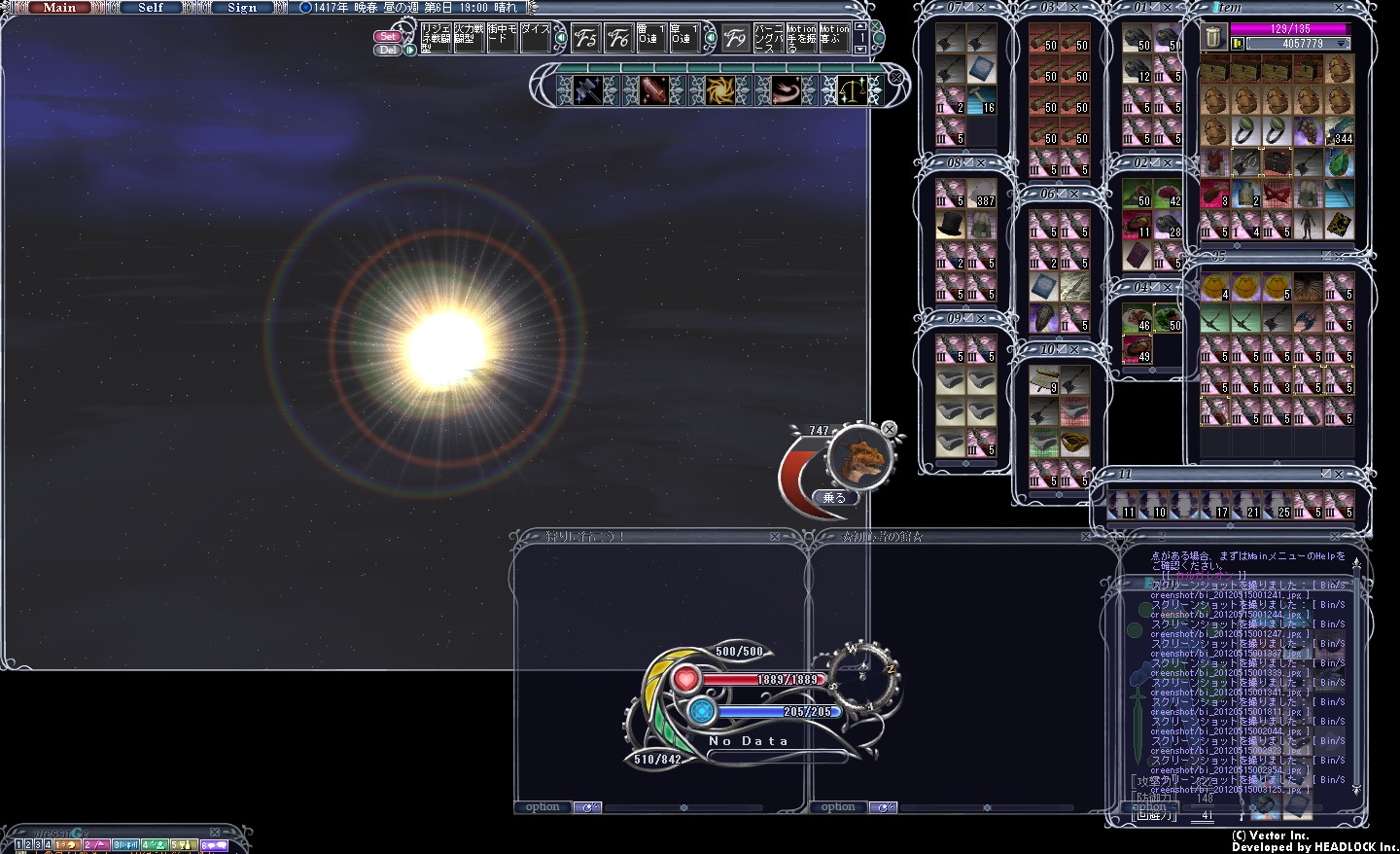Select the hammer item with count 16
The height and width of the screenshot is (854, 1400).
[982, 100]
